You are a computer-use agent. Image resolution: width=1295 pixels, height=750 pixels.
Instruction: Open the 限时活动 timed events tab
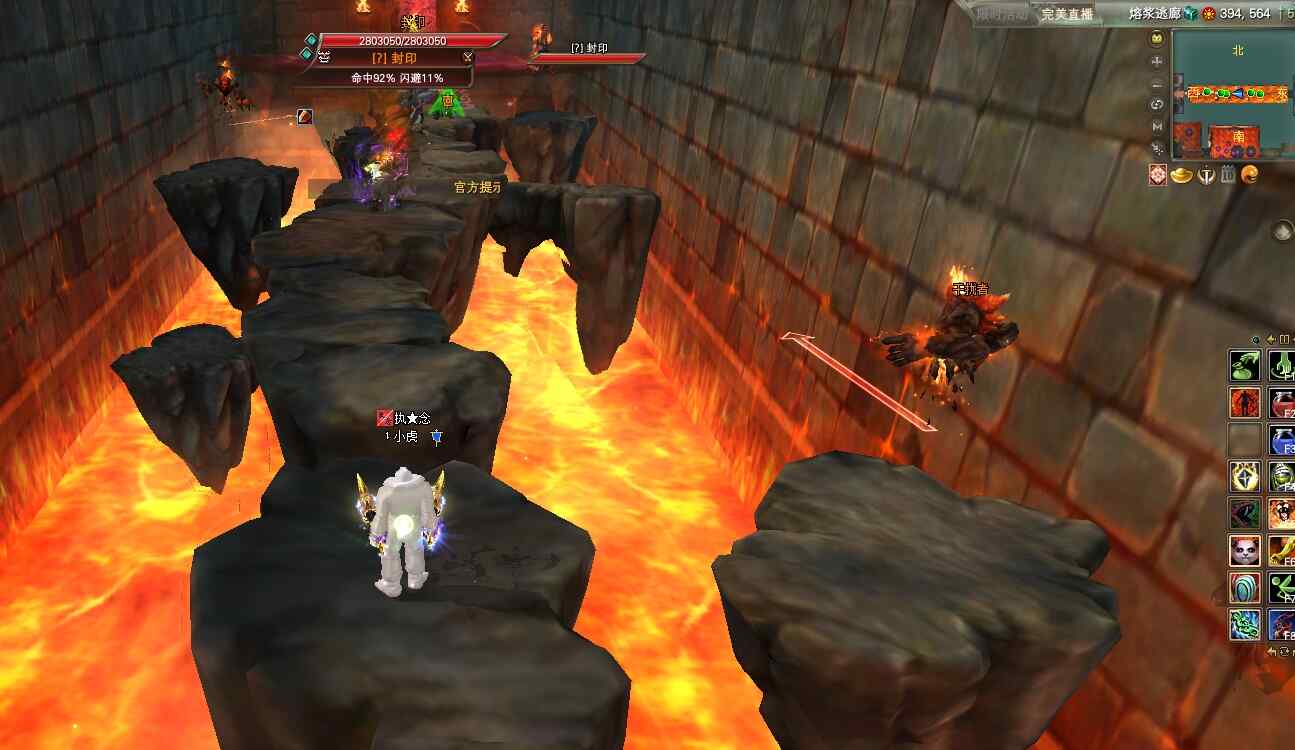[x=1000, y=14]
